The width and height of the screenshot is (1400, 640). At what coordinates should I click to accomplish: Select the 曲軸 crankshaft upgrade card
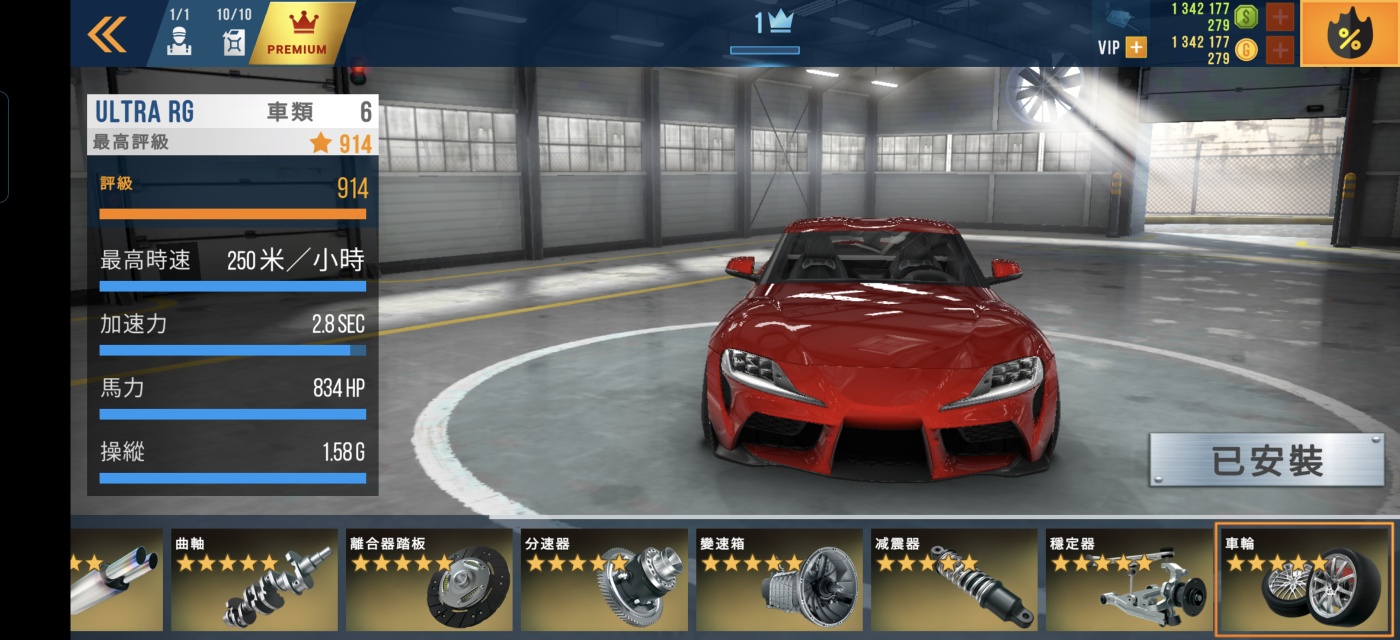click(x=254, y=580)
